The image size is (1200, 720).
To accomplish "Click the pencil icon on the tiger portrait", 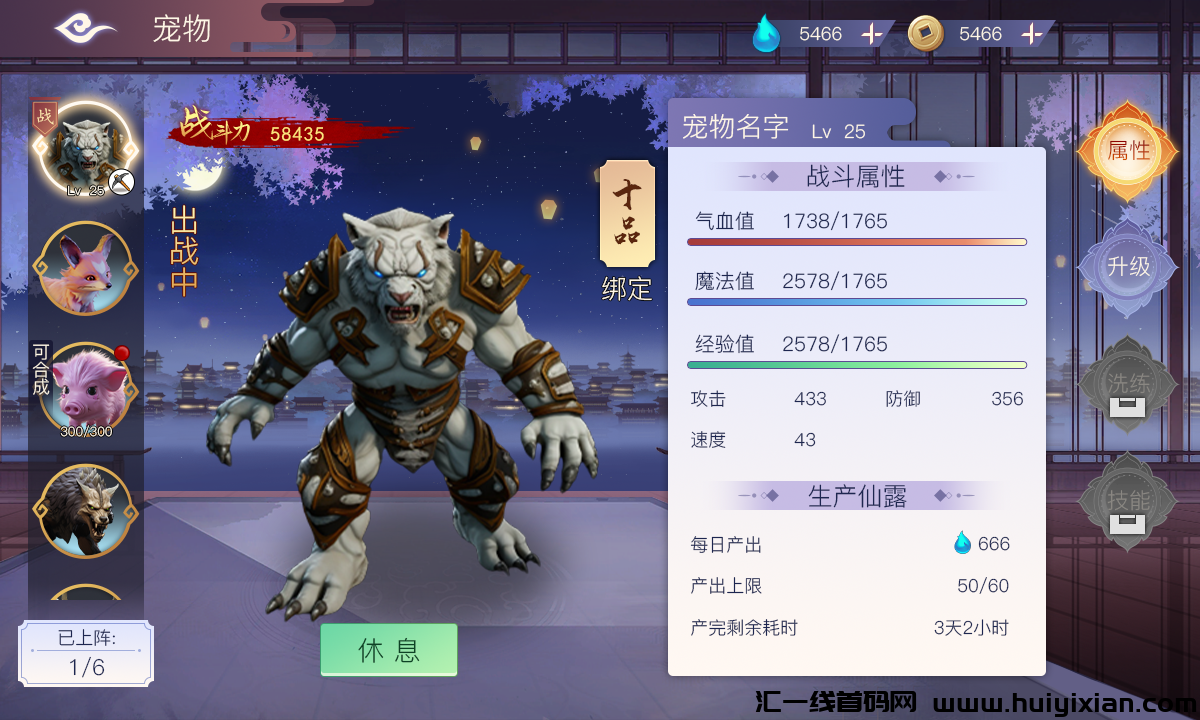I will coord(122,181).
